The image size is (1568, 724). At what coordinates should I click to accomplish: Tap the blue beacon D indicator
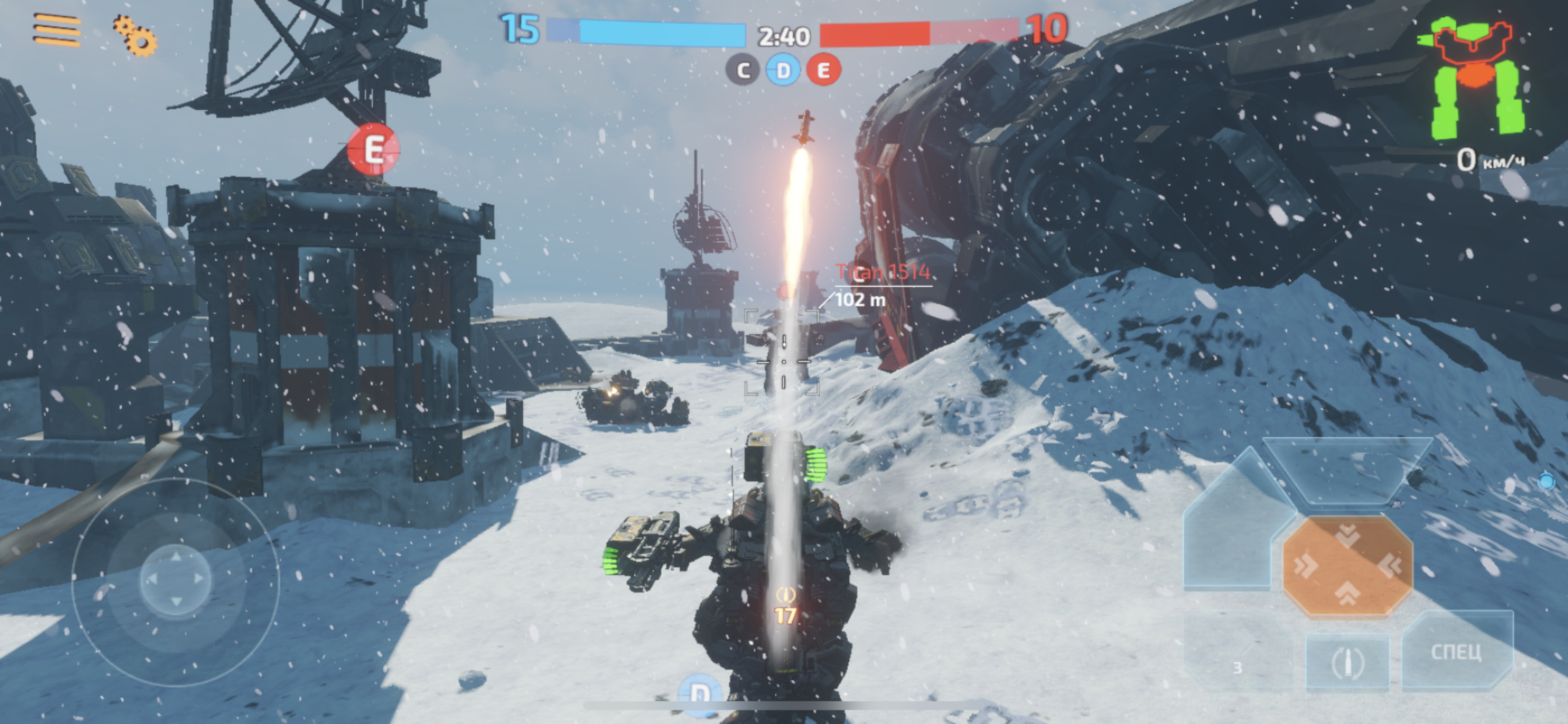pyautogui.click(x=783, y=71)
